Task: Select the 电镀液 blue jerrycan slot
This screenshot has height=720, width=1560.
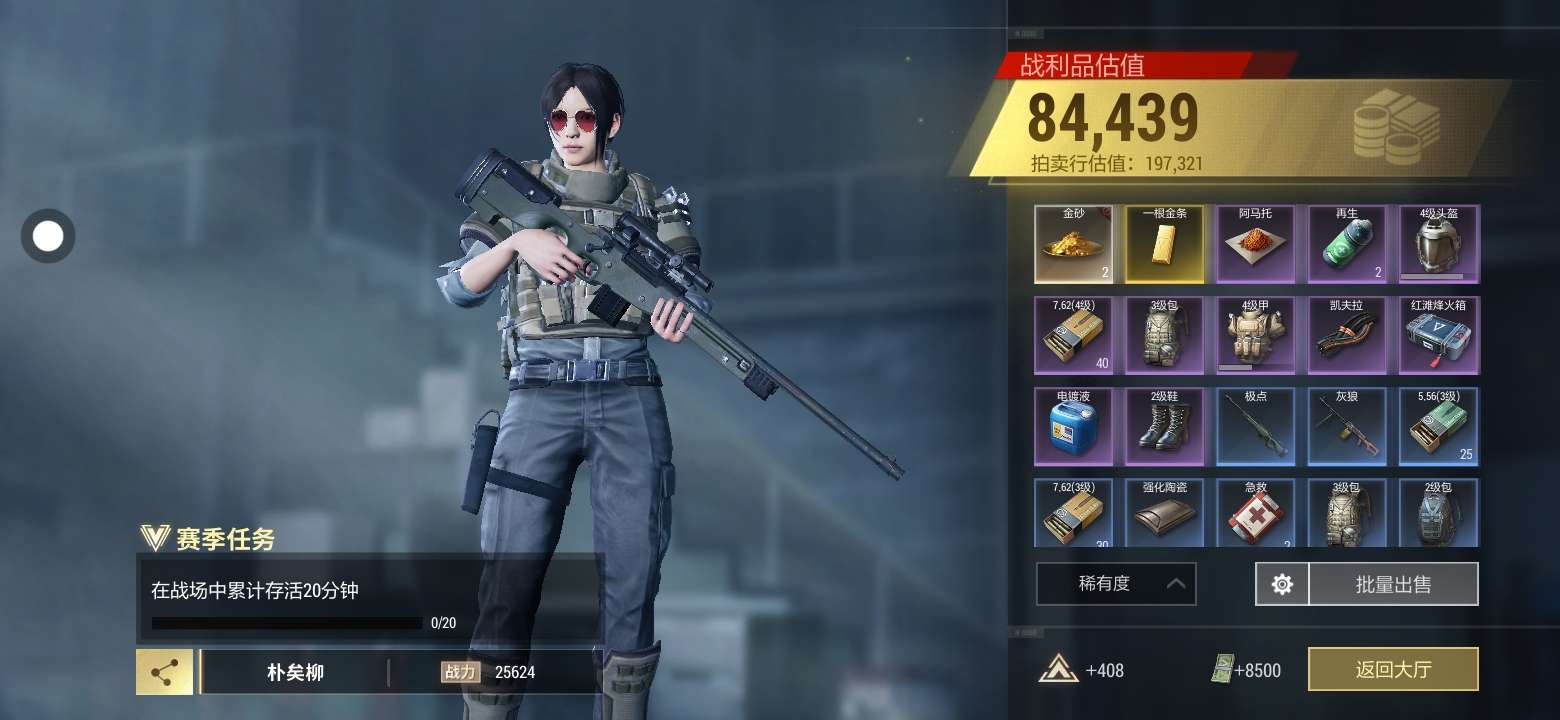Action: (x=1073, y=427)
